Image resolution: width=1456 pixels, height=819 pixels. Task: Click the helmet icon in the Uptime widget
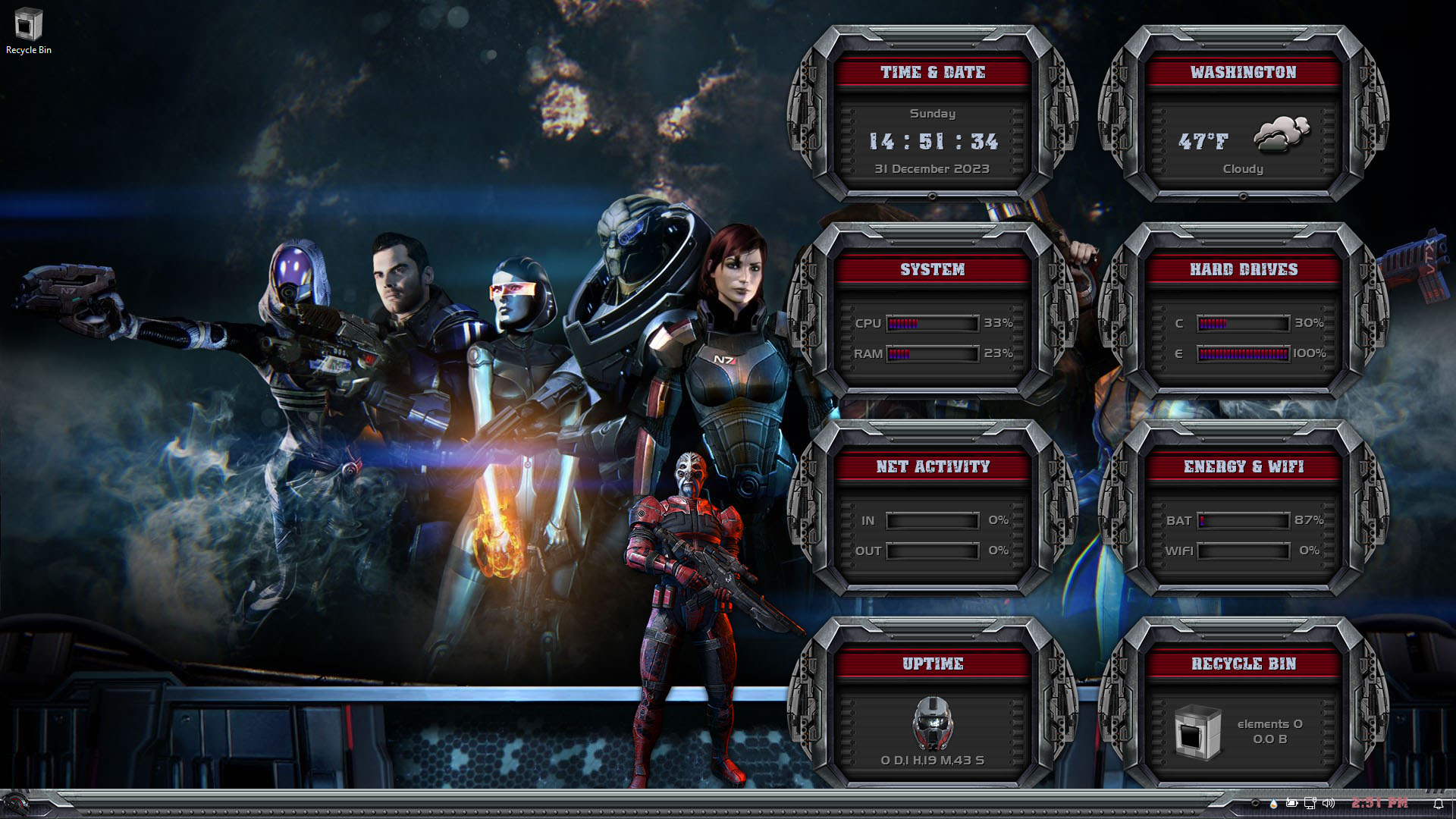point(932,723)
